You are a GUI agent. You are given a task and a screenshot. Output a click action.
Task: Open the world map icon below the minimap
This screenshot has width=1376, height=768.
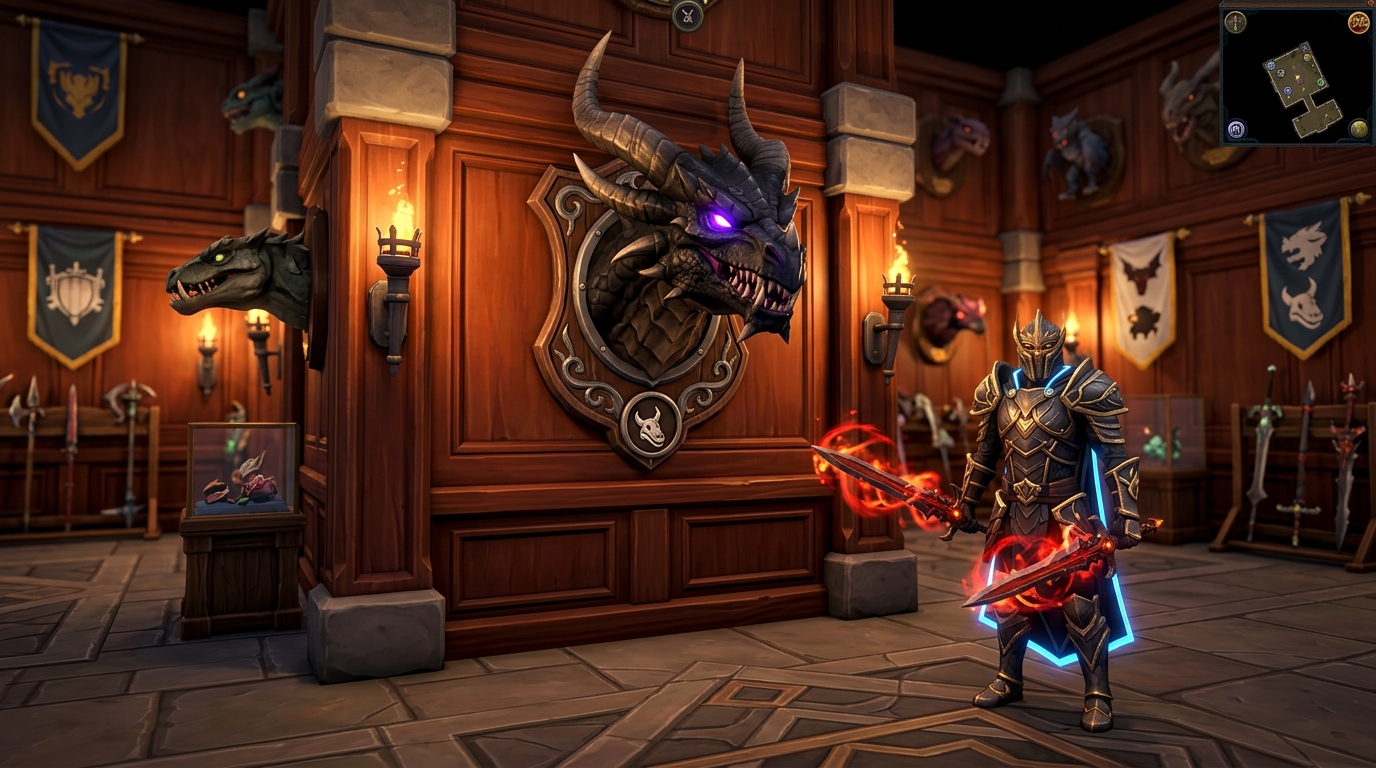(x=1236, y=129)
